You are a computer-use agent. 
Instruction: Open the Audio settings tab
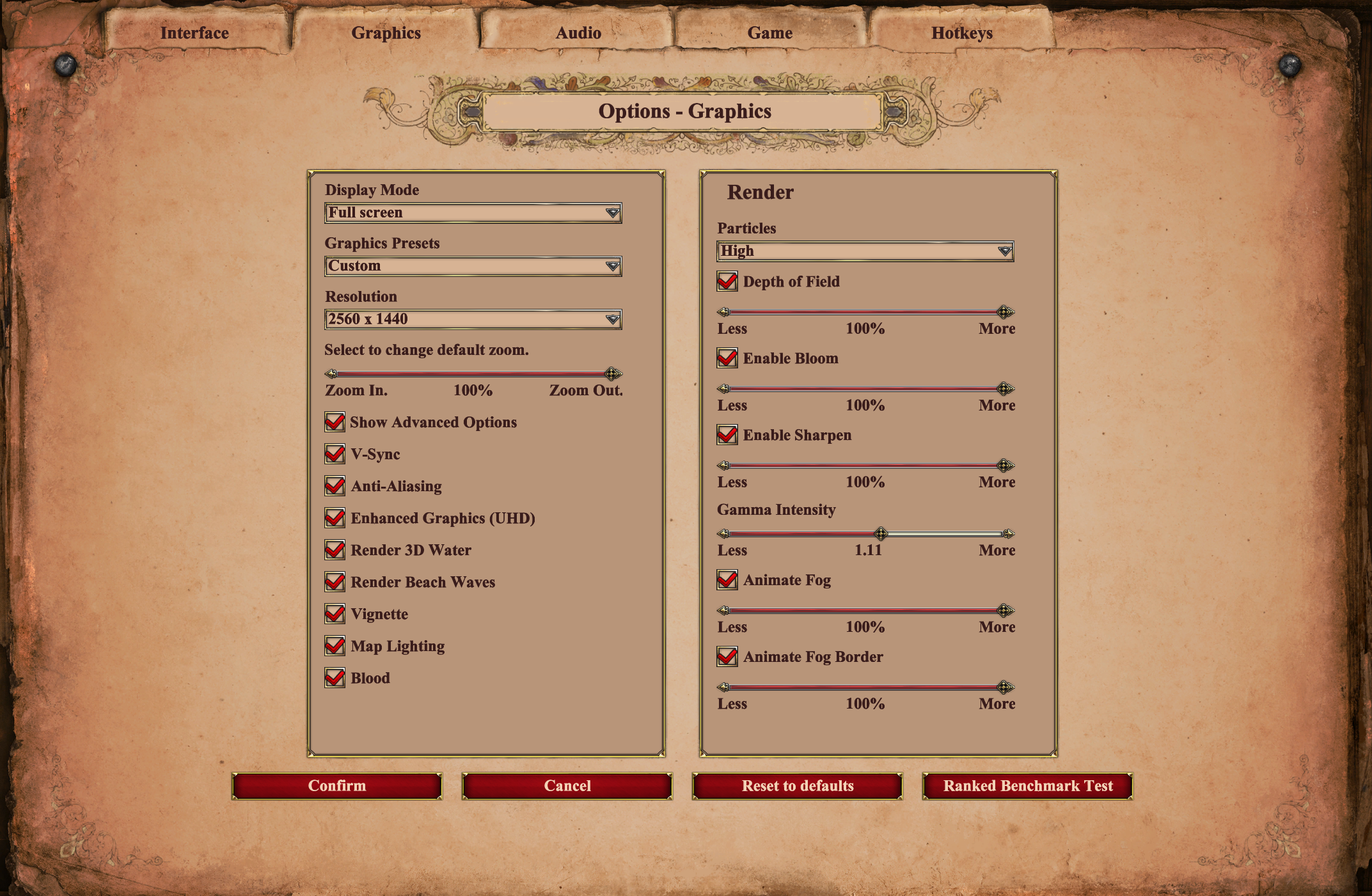point(578,33)
